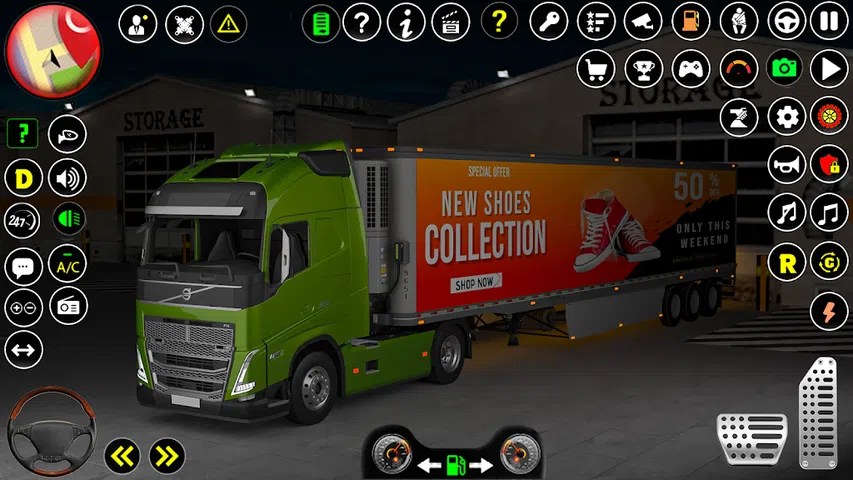Pause the game with the pause button
This screenshot has width=853, height=480.
[x=829, y=21]
